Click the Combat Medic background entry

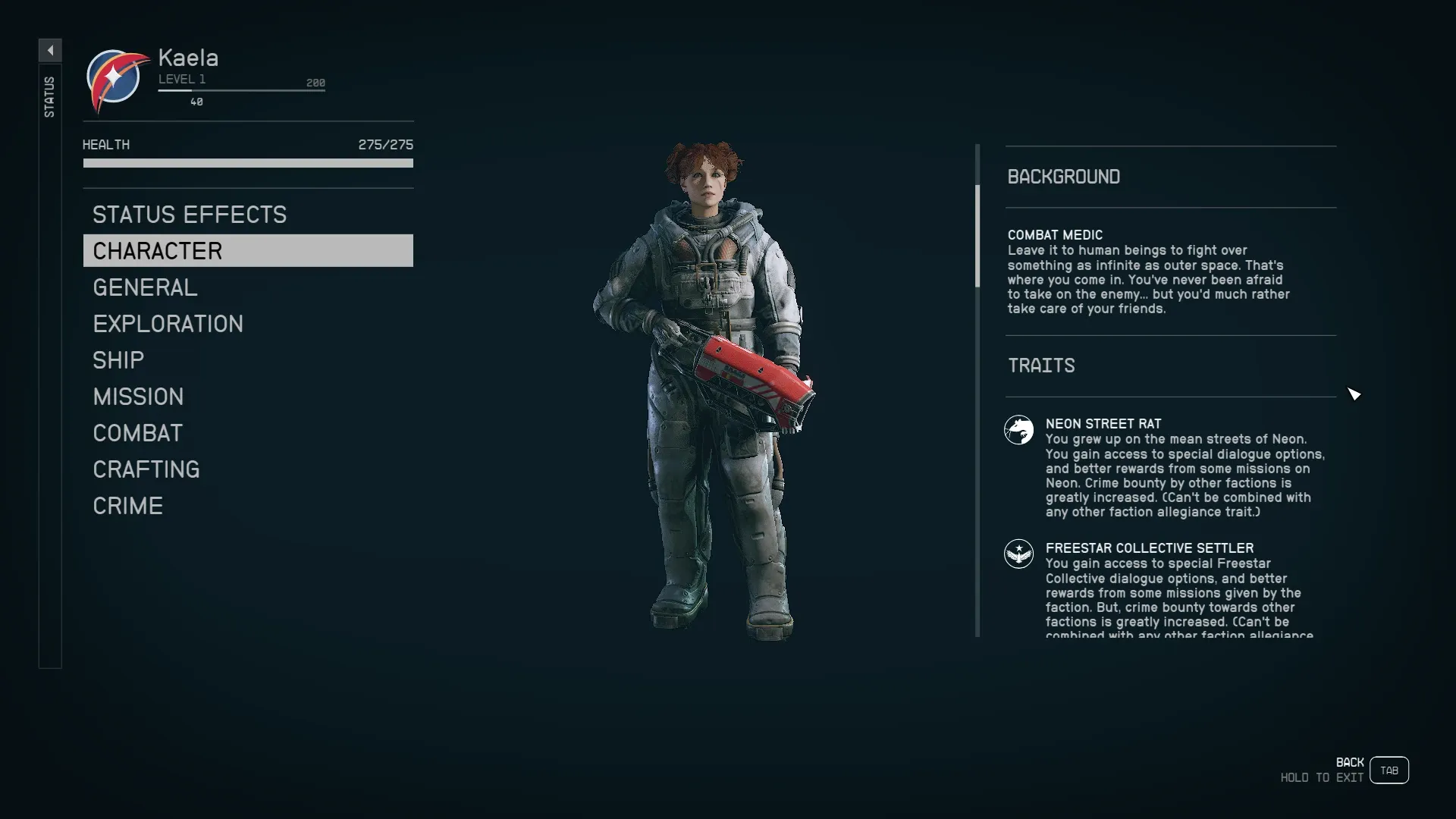(1055, 235)
